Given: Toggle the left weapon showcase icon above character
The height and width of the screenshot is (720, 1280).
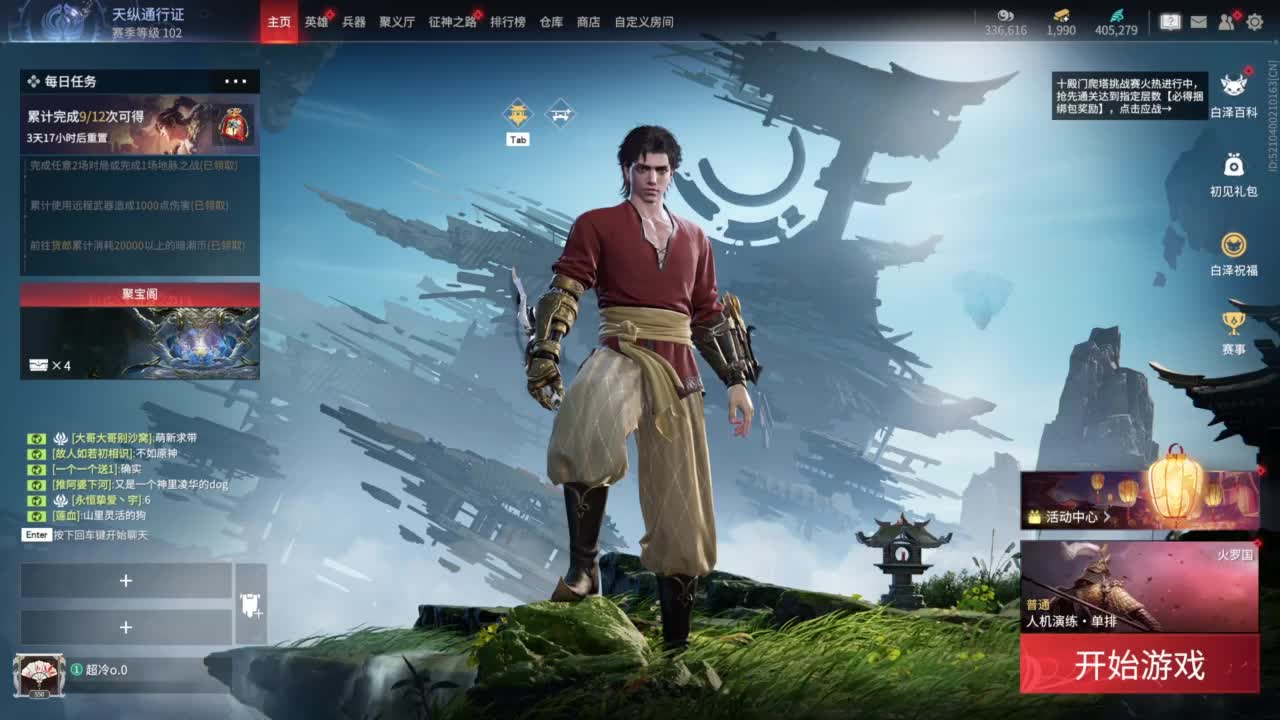Looking at the screenshot, I should (516, 110).
